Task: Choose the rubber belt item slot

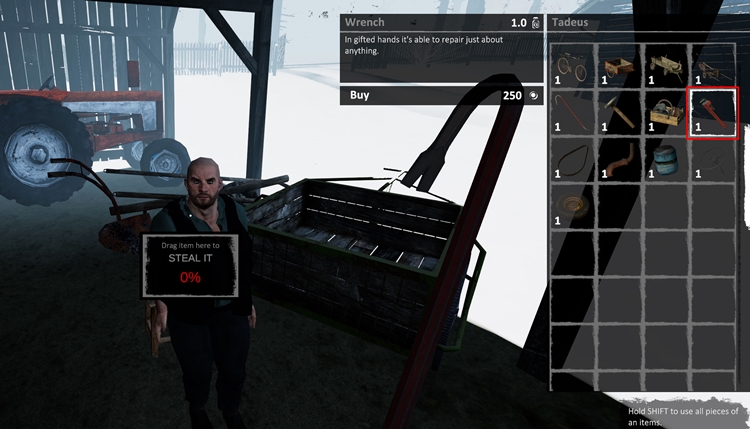Action: [x=573, y=159]
